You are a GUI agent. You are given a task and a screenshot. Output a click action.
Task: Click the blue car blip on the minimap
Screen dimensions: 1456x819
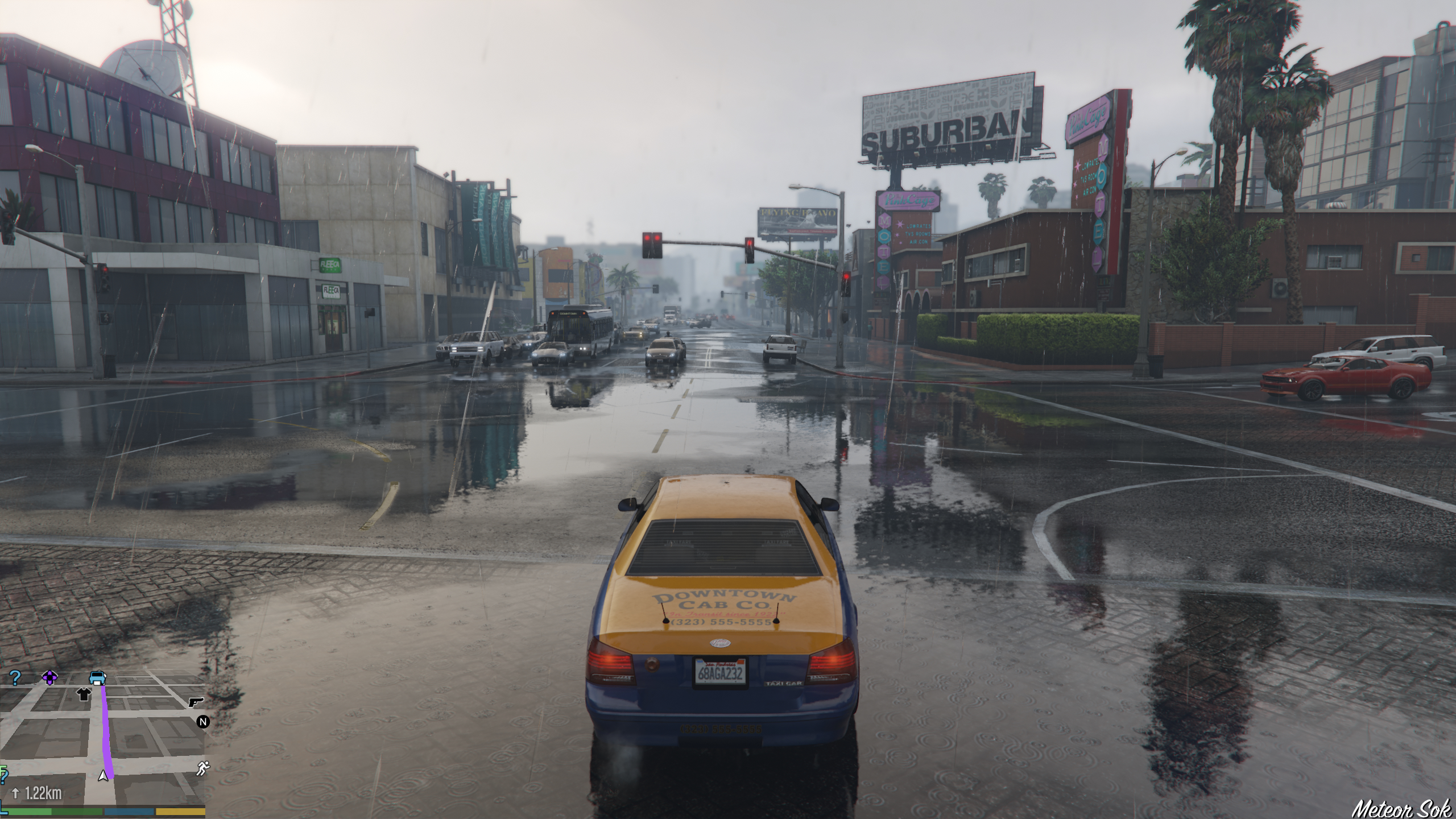(x=98, y=677)
